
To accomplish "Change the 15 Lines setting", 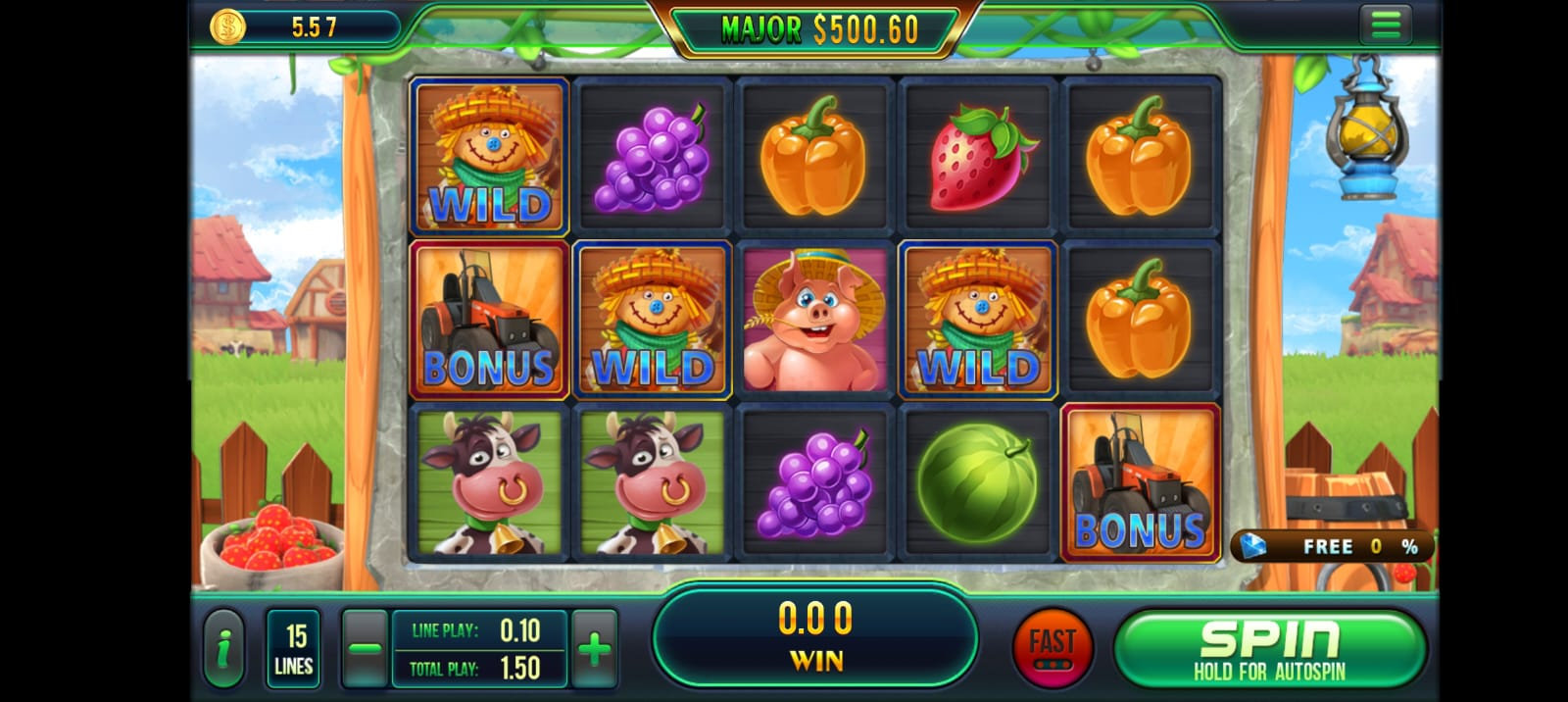I will pyautogui.click(x=293, y=649).
